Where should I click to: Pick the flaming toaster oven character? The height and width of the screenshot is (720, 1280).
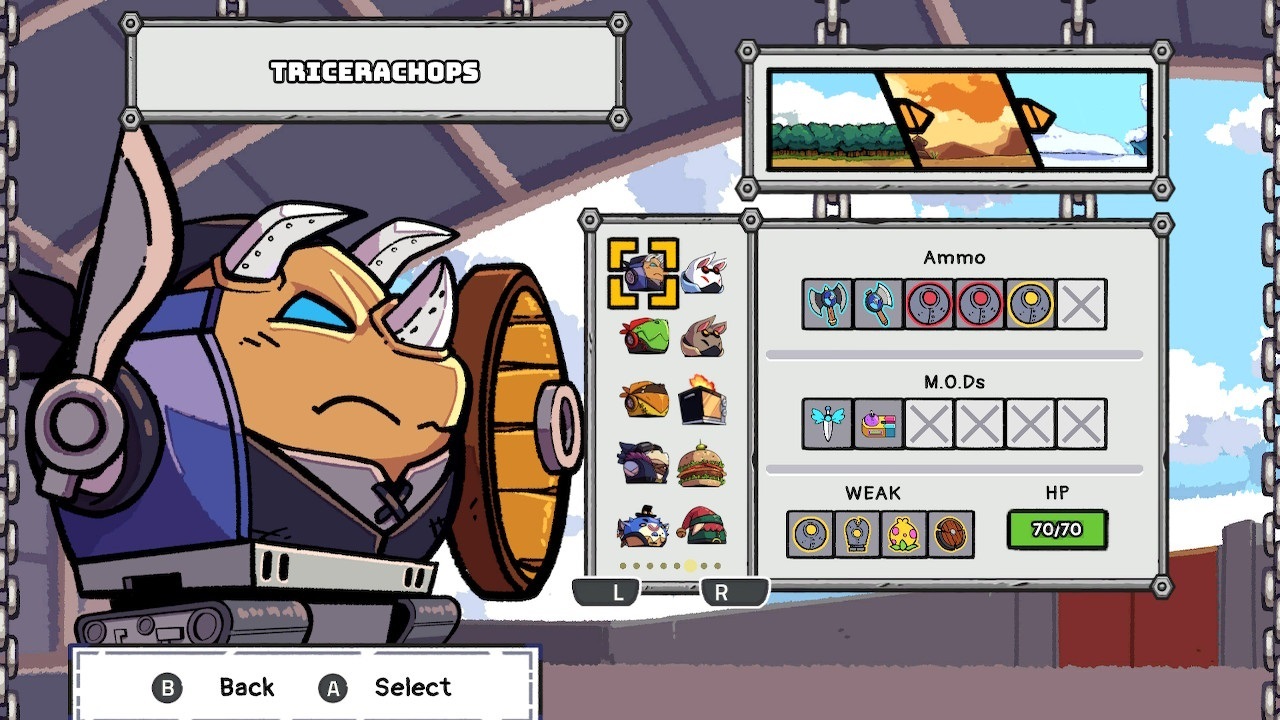[703, 399]
